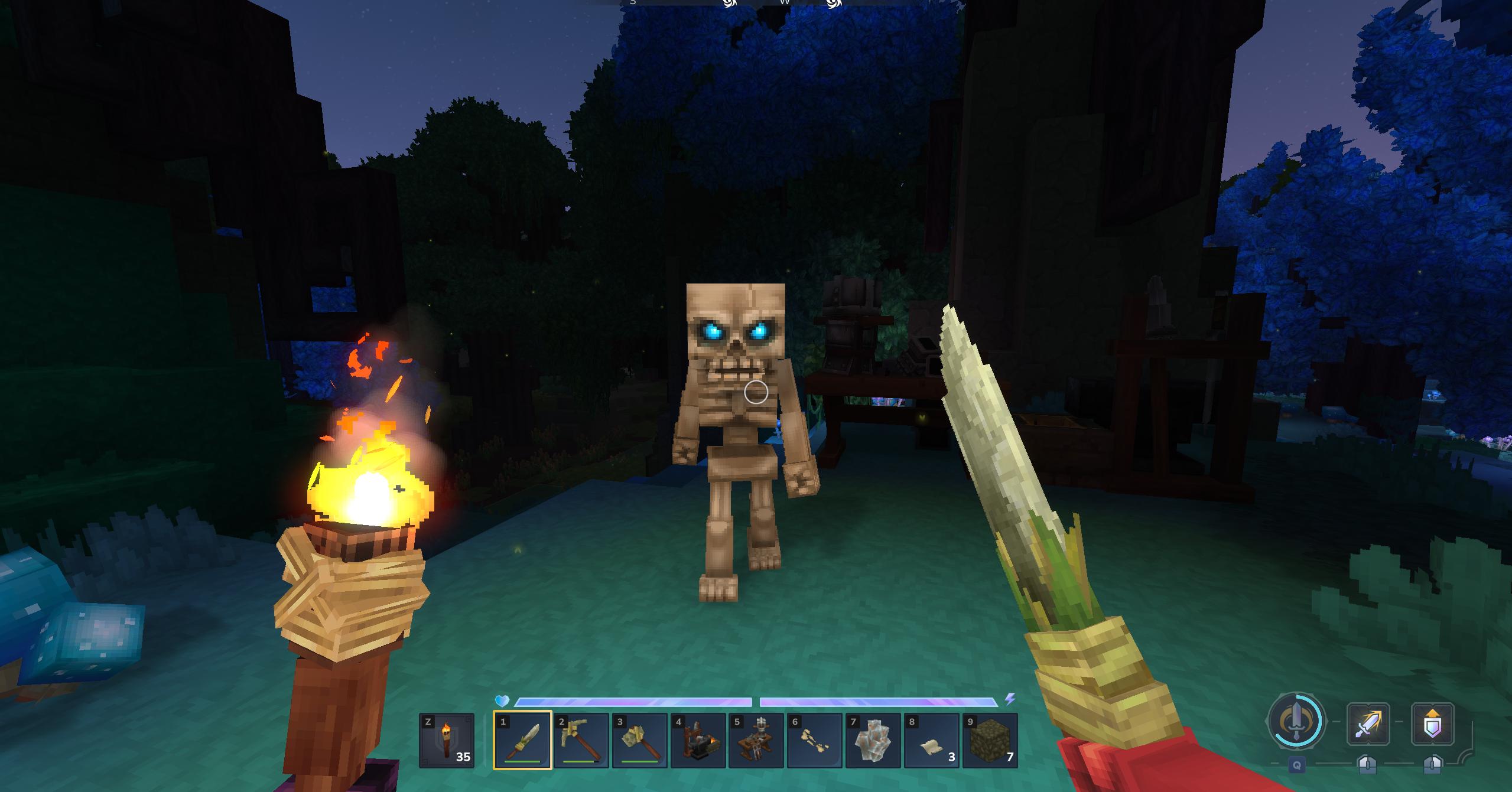Choose the stone hatchet in slot 3
Viewport: 1512px width, 792px height.
point(639,741)
